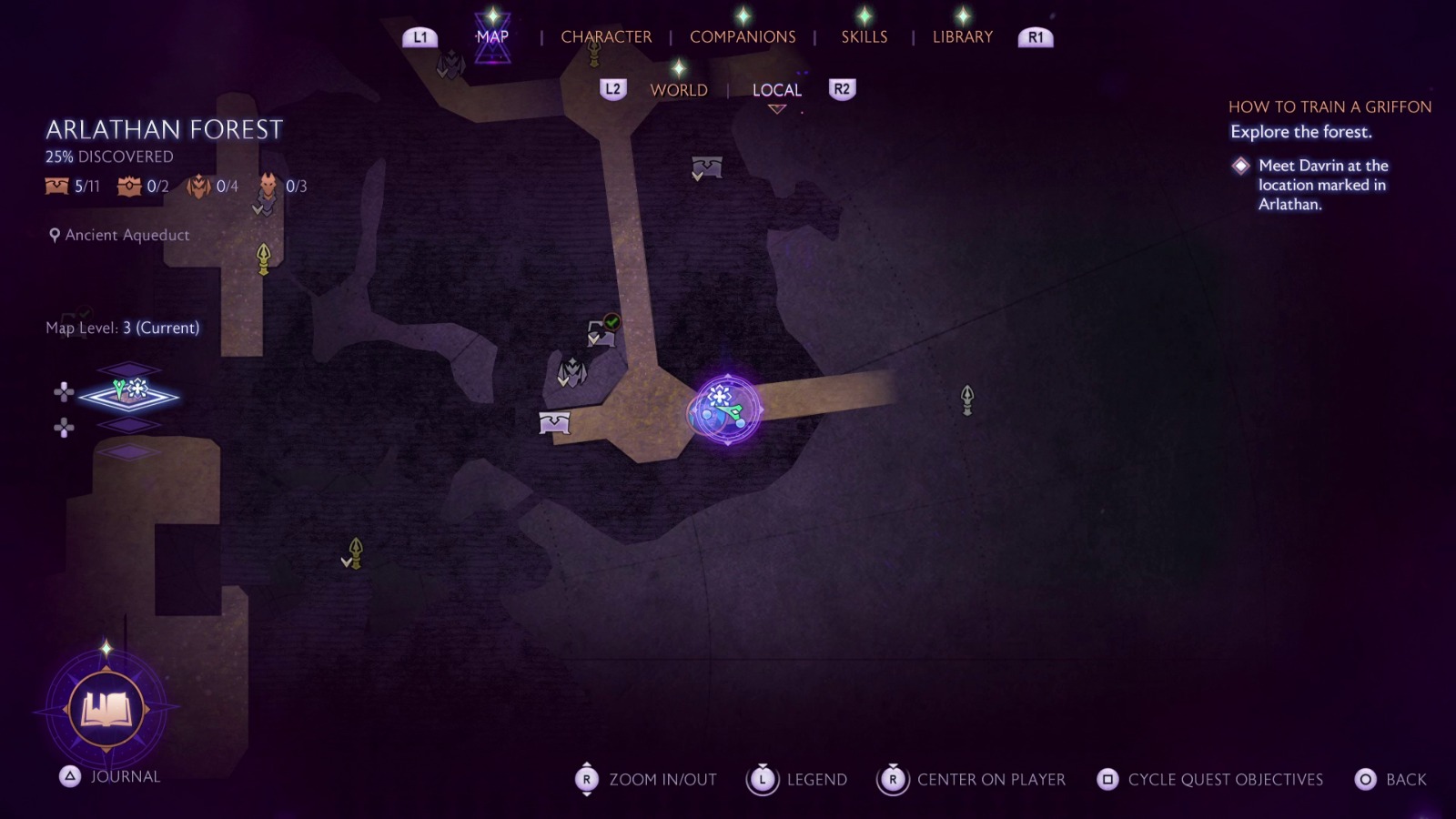Select the Map tab
This screenshot has height=819, width=1456.
click(x=492, y=37)
